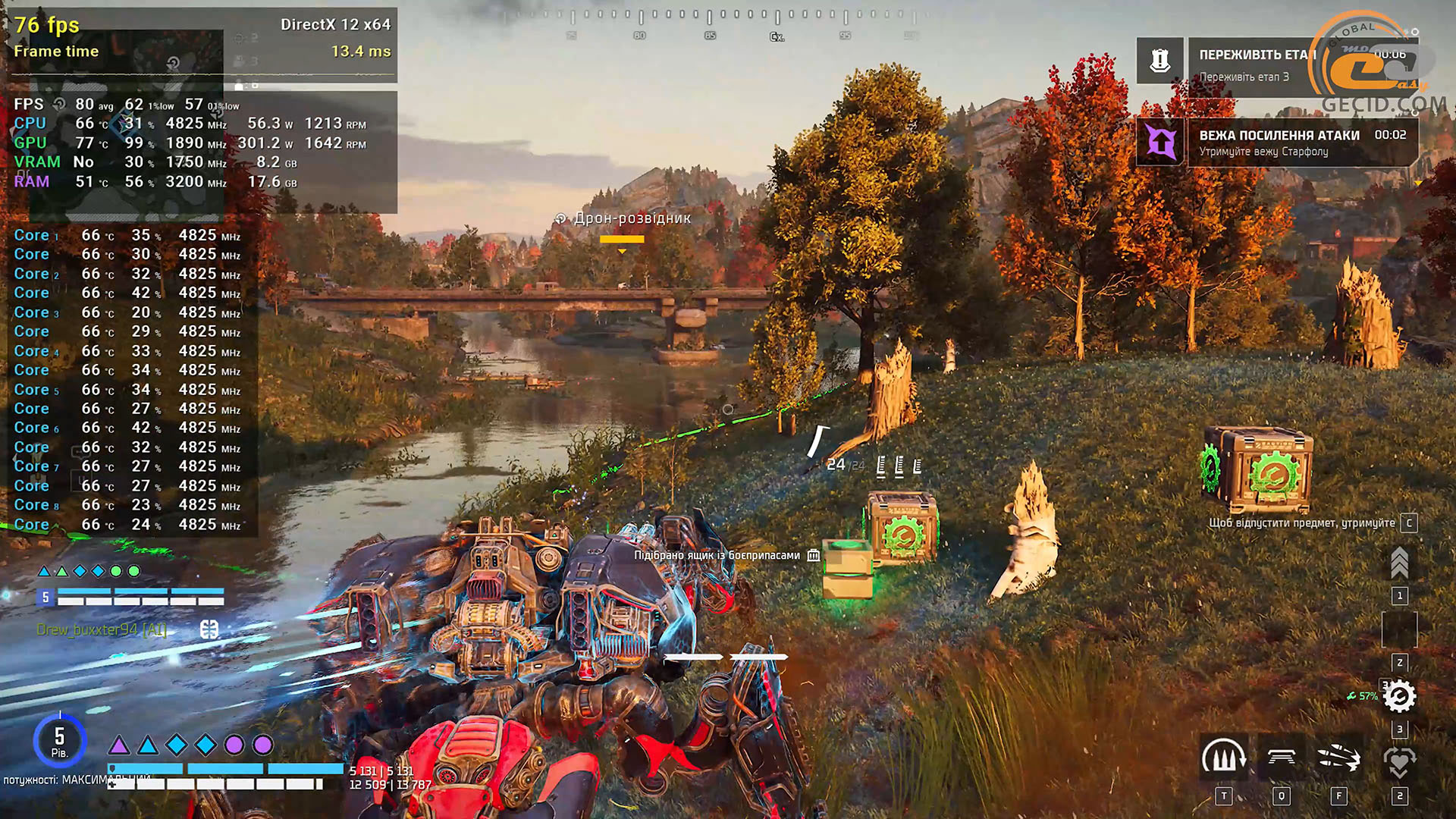Activate the ammo reload ability icon
1456x819 pixels.
(x=1223, y=758)
